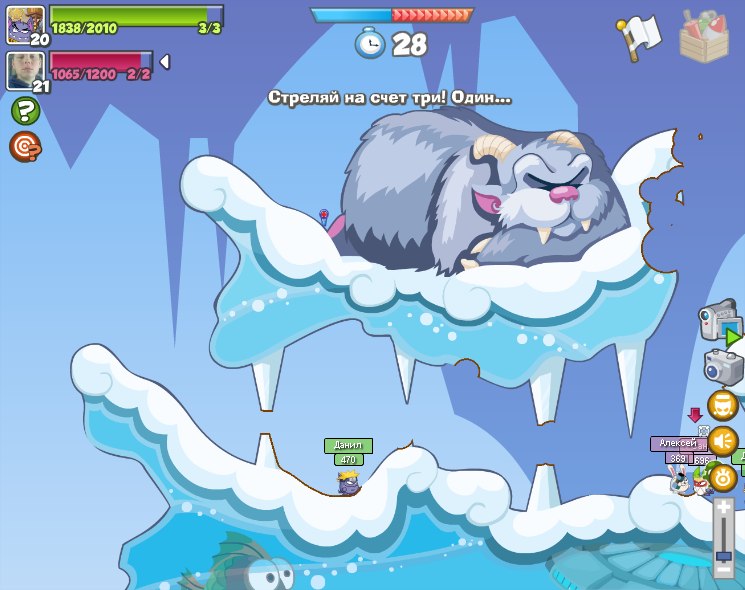Click the white arrow beside the red bar
Image resolution: width=745 pixels, height=590 pixels.
(164, 62)
